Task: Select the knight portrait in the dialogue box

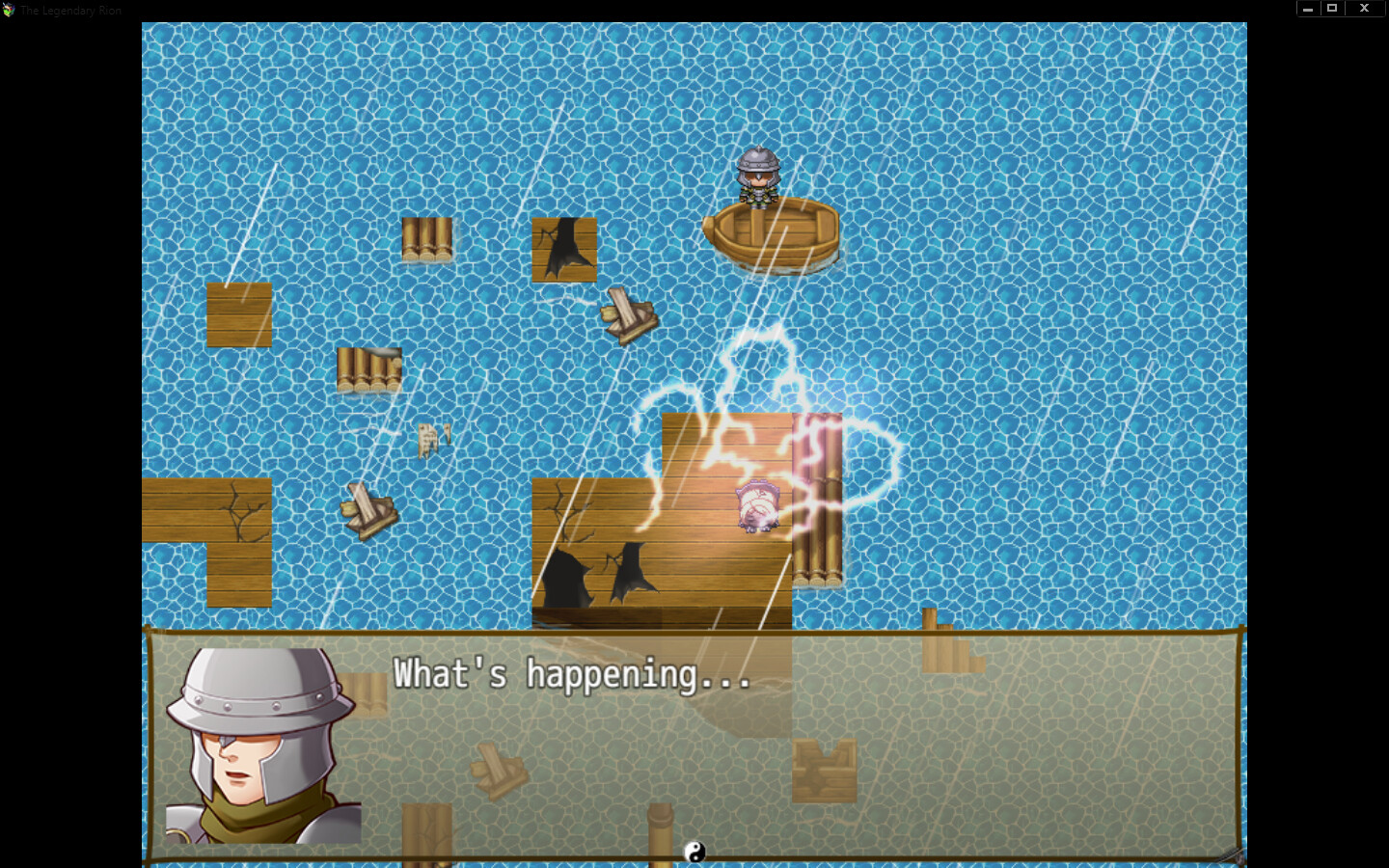Action: click(260, 752)
